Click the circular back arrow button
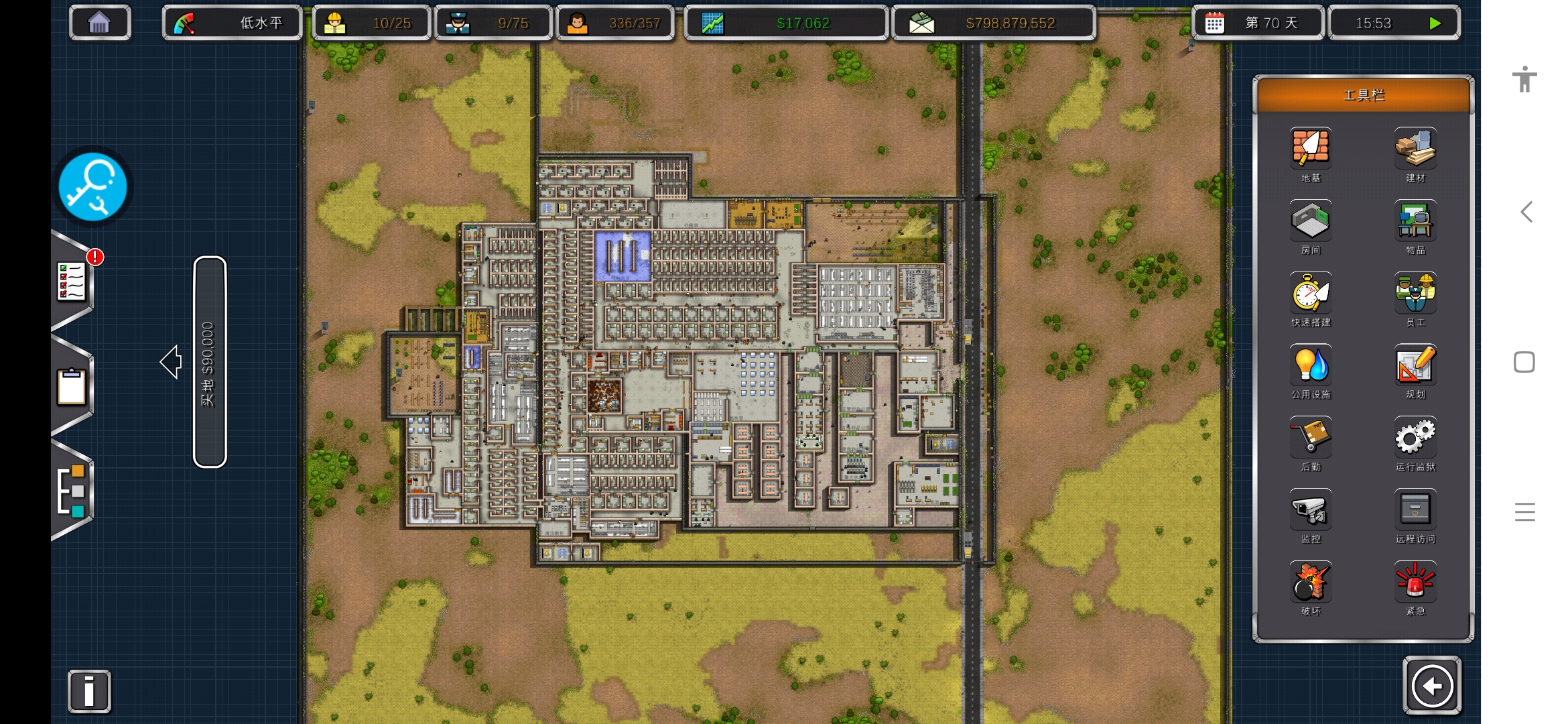1568x724 pixels. pyautogui.click(x=1432, y=686)
